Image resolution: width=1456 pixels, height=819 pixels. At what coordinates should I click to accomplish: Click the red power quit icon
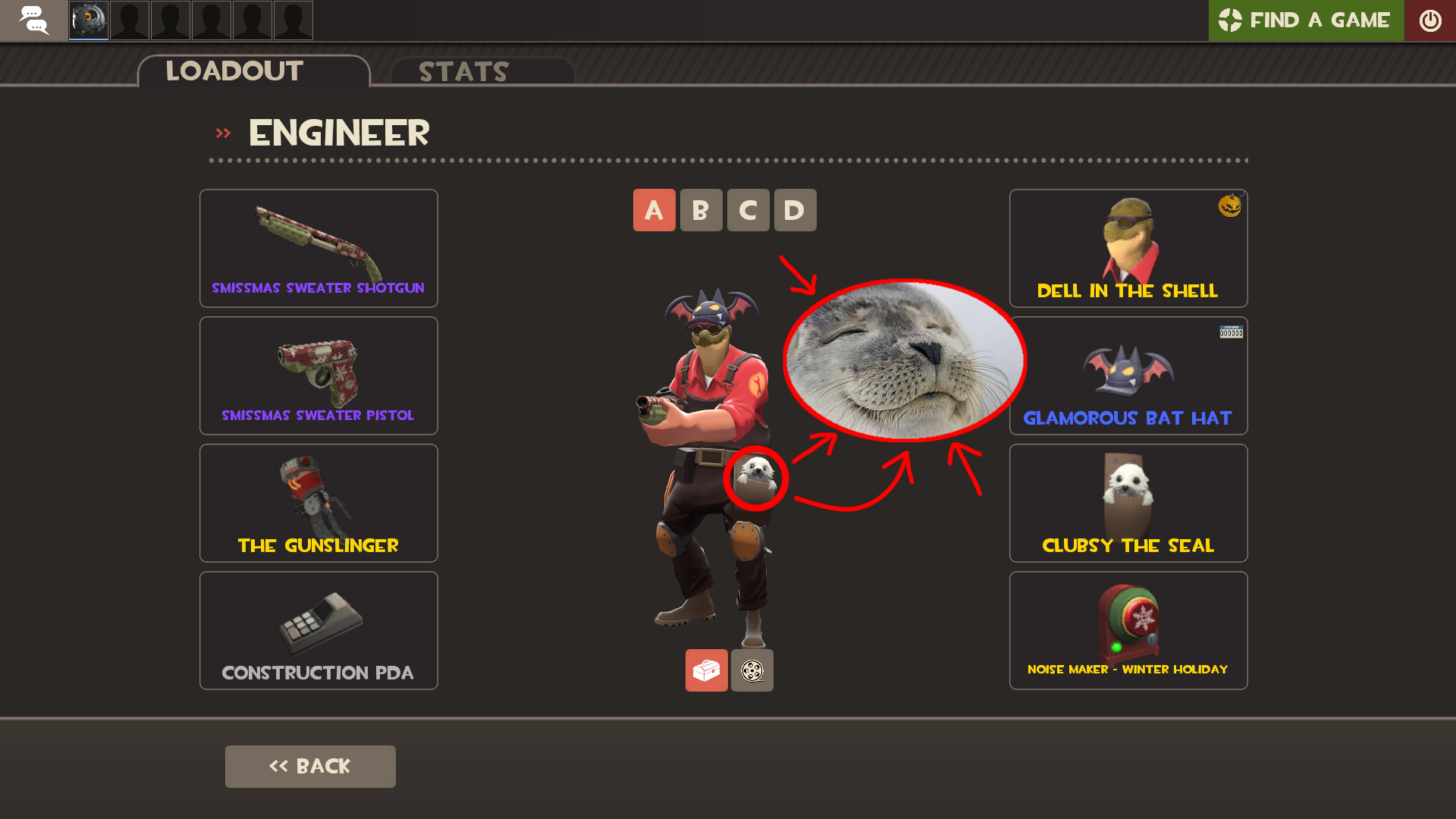[x=1432, y=20]
